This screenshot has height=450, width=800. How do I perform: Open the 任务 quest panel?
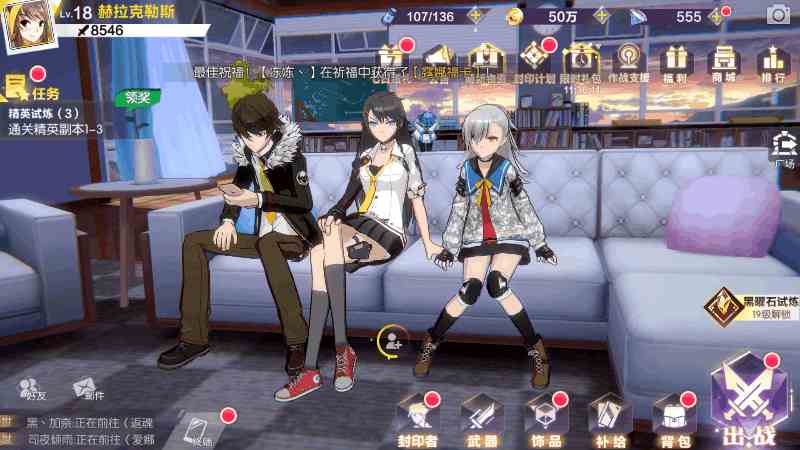tap(32, 90)
